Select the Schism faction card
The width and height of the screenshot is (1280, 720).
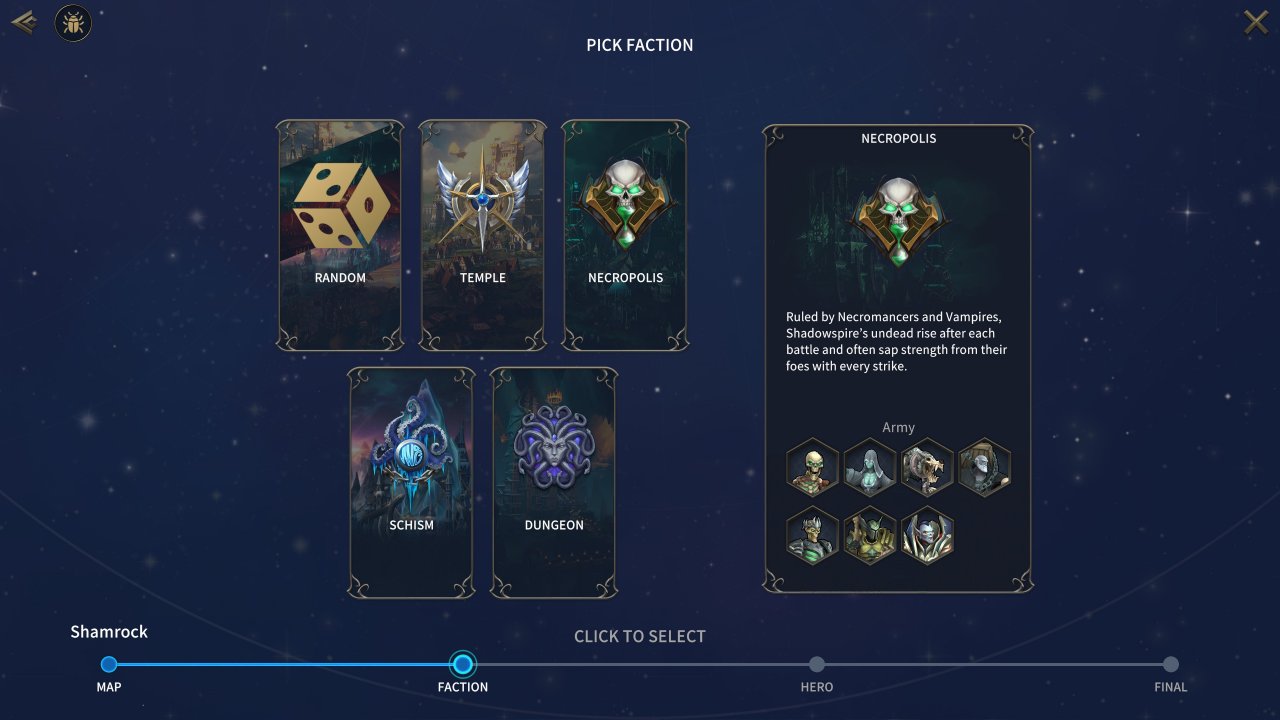tap(411, 483)
